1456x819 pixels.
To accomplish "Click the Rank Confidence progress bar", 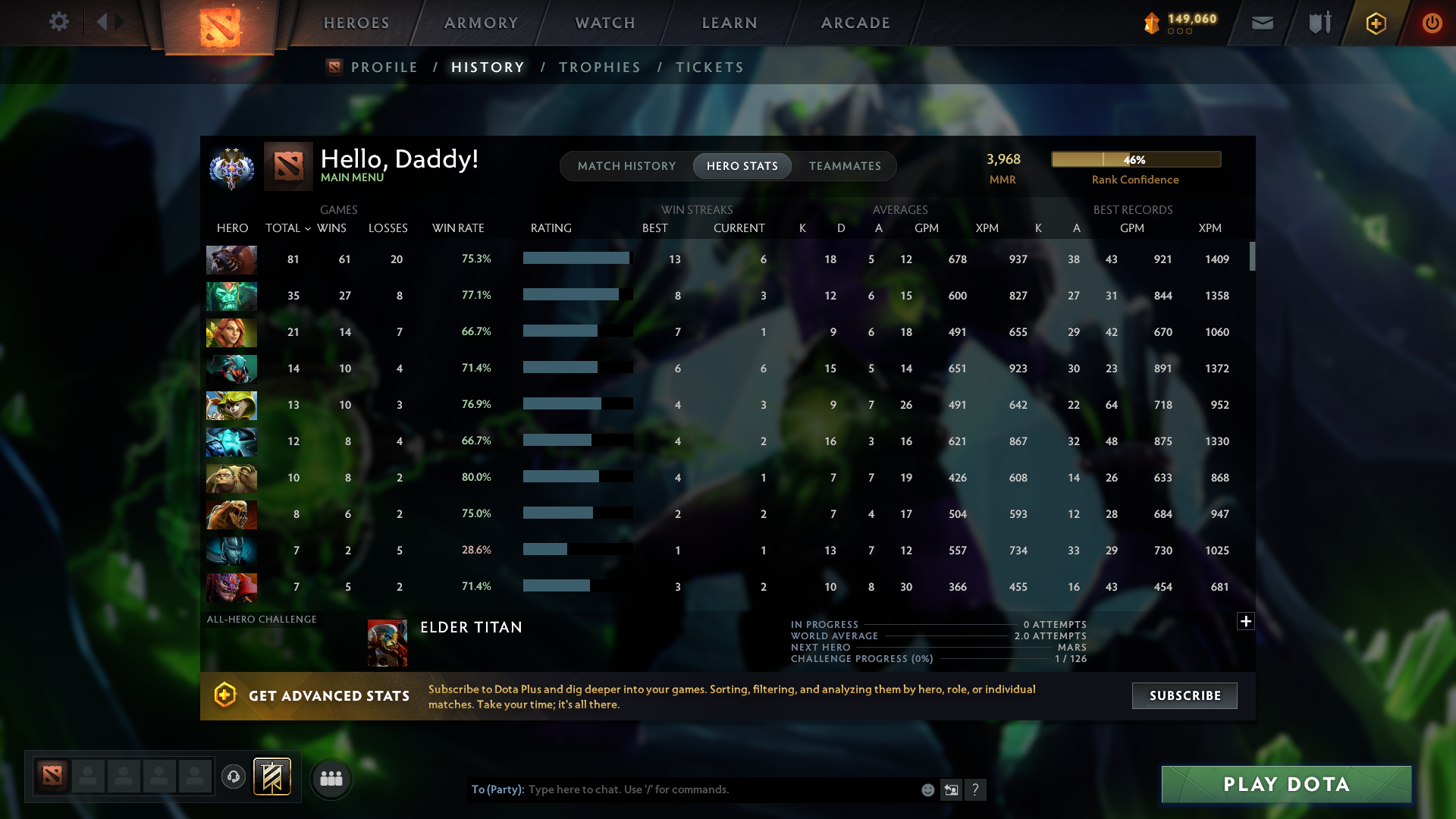I will click(1135, 159).
